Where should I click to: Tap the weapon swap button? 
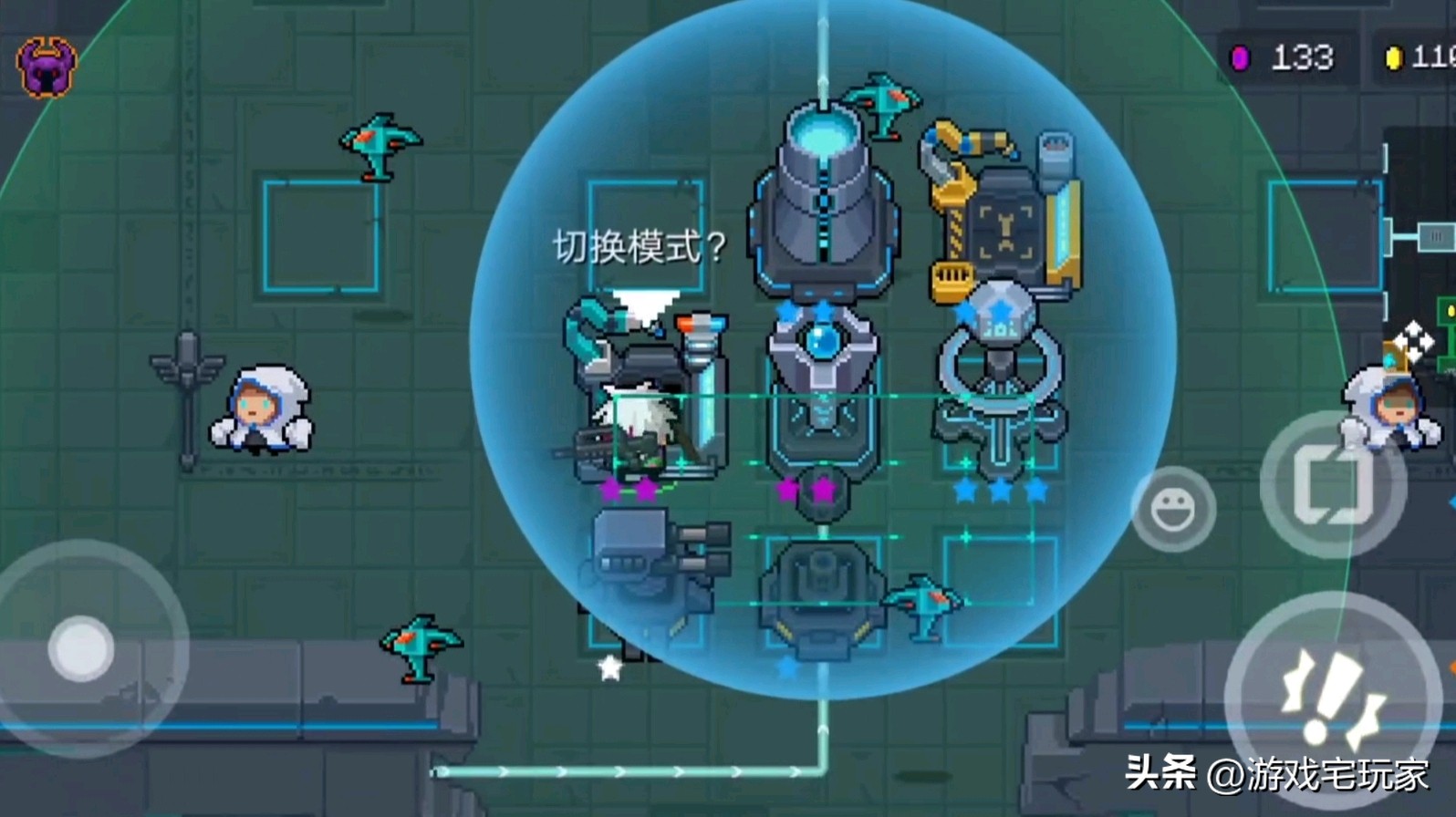click(1331, 484)
